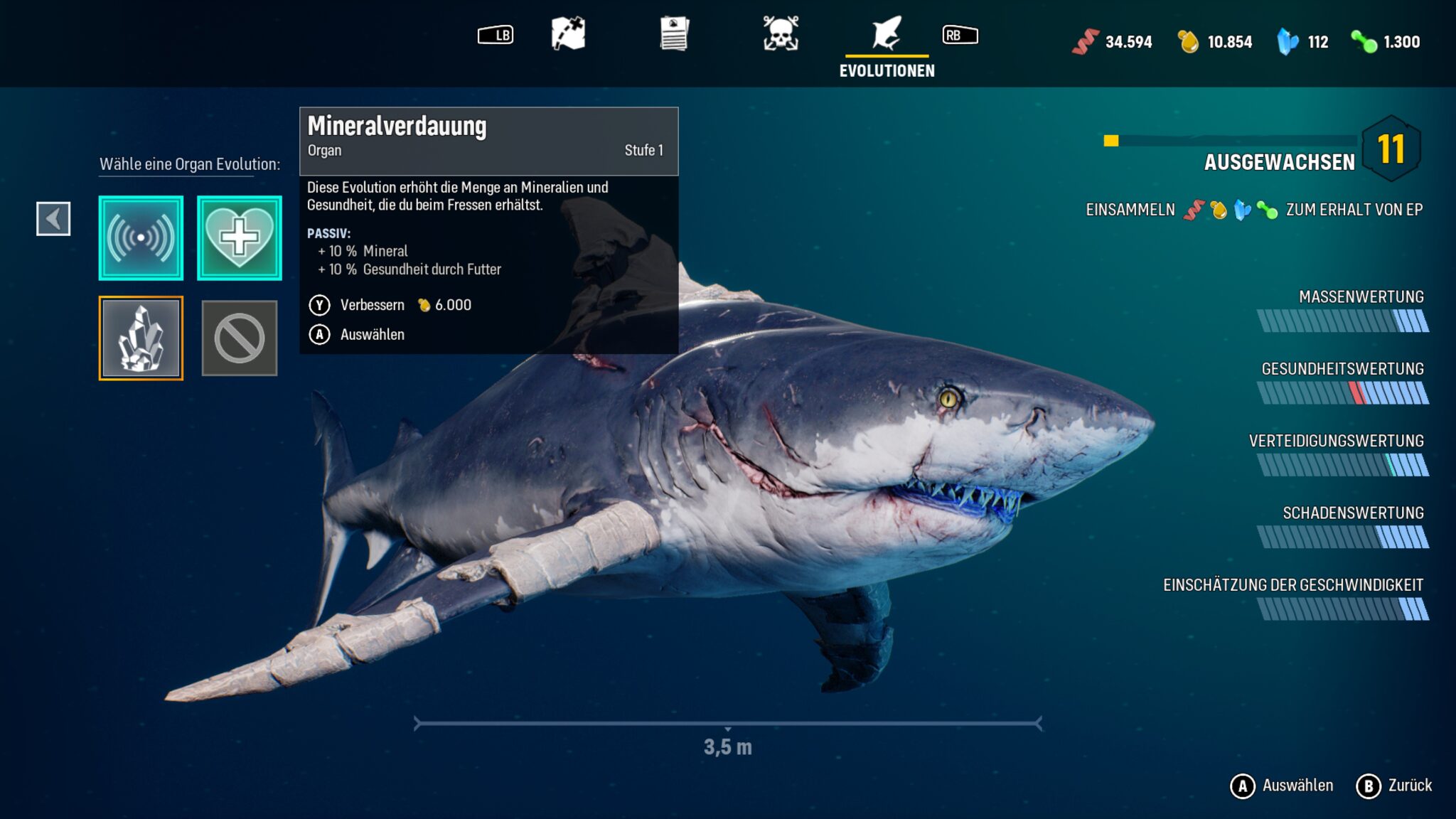Open the skull and crossbones tab
Screen dimensions: 1456x819
780,33
